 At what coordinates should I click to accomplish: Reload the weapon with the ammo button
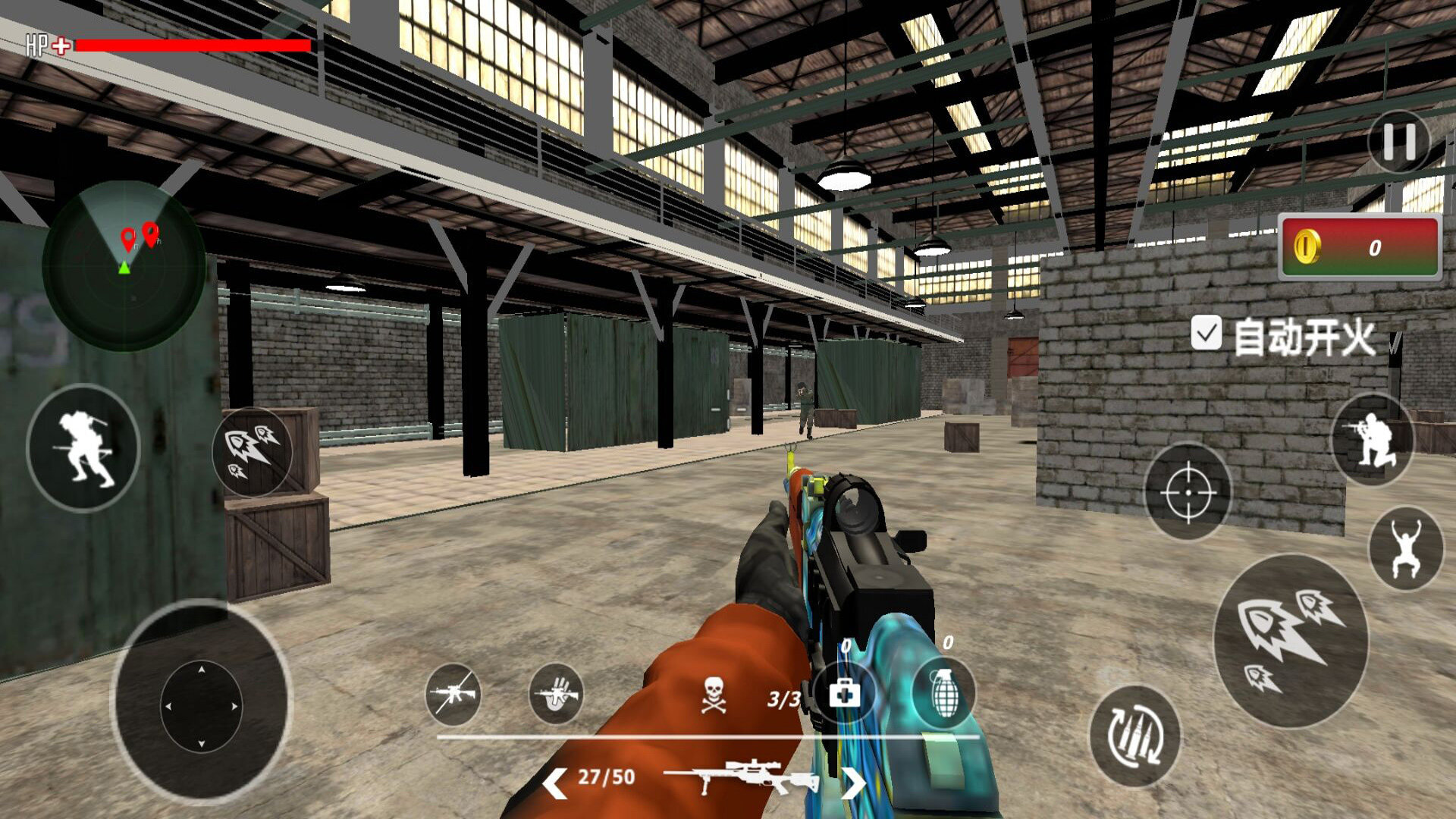coord(1135,736)
